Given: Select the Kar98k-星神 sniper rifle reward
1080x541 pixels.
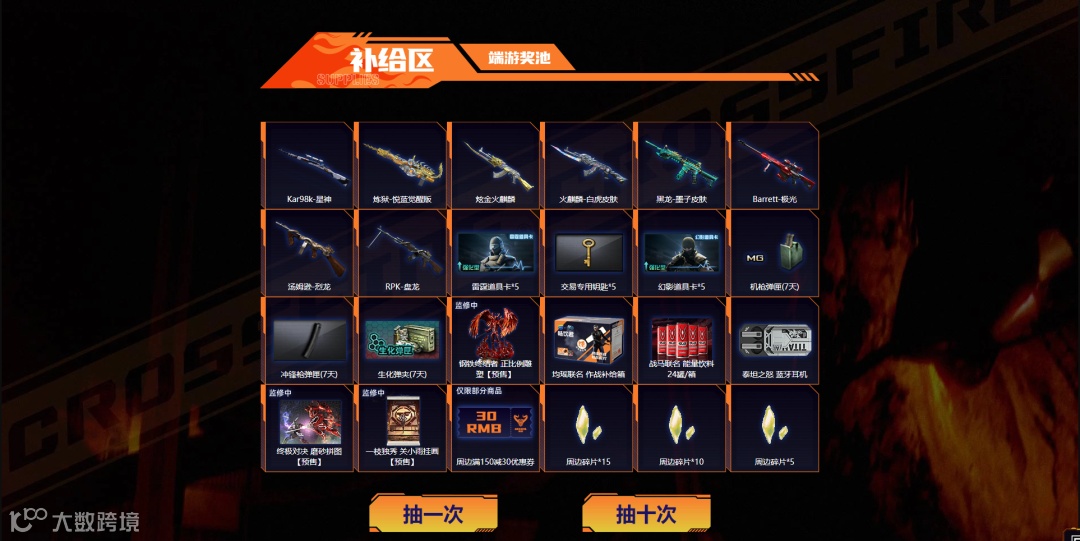Looking at the screenshot, I should coord(308,165).
